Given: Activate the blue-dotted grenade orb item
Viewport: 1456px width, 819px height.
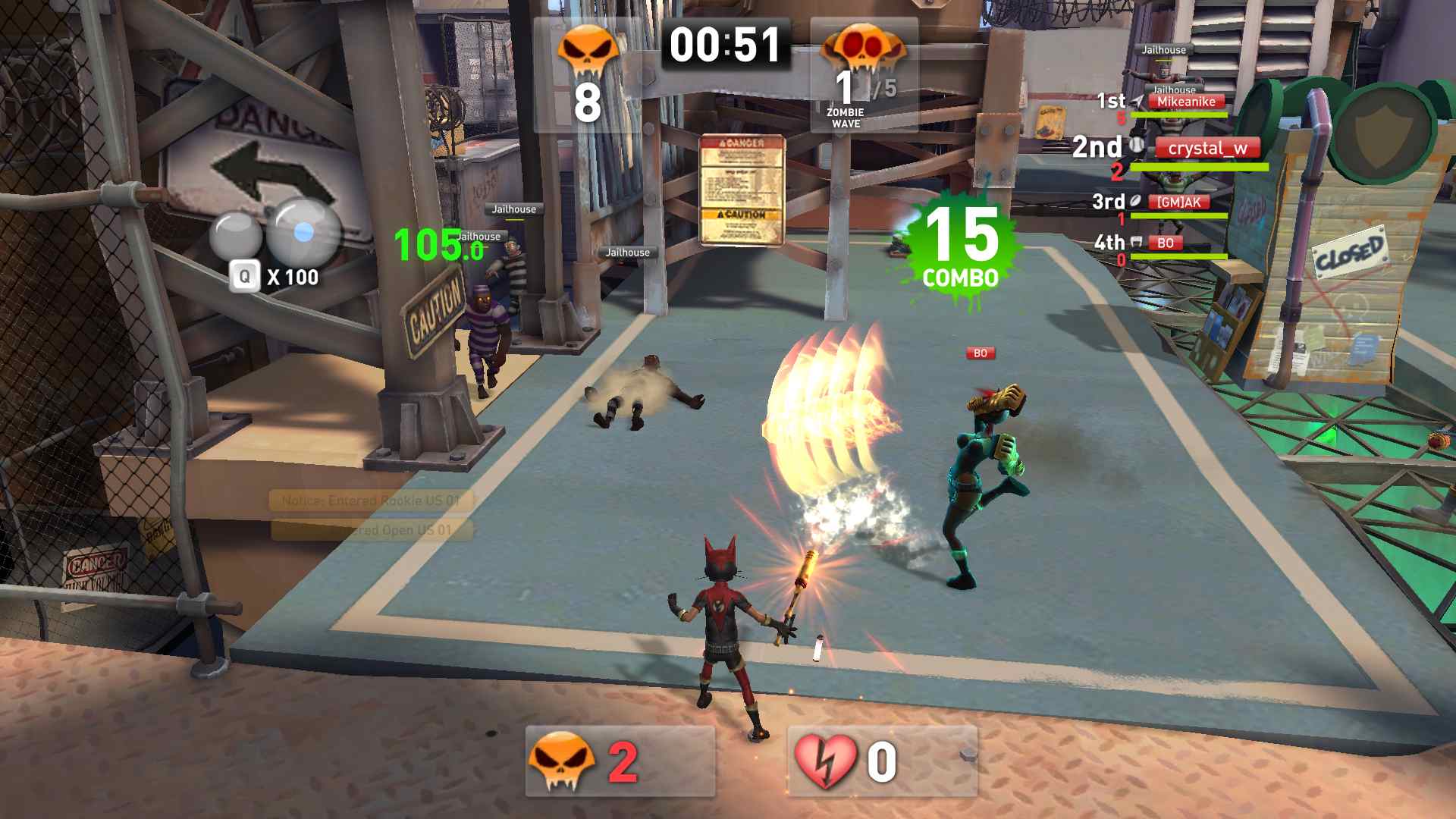Looking at the screenshot, I should [x=303, y=232].
